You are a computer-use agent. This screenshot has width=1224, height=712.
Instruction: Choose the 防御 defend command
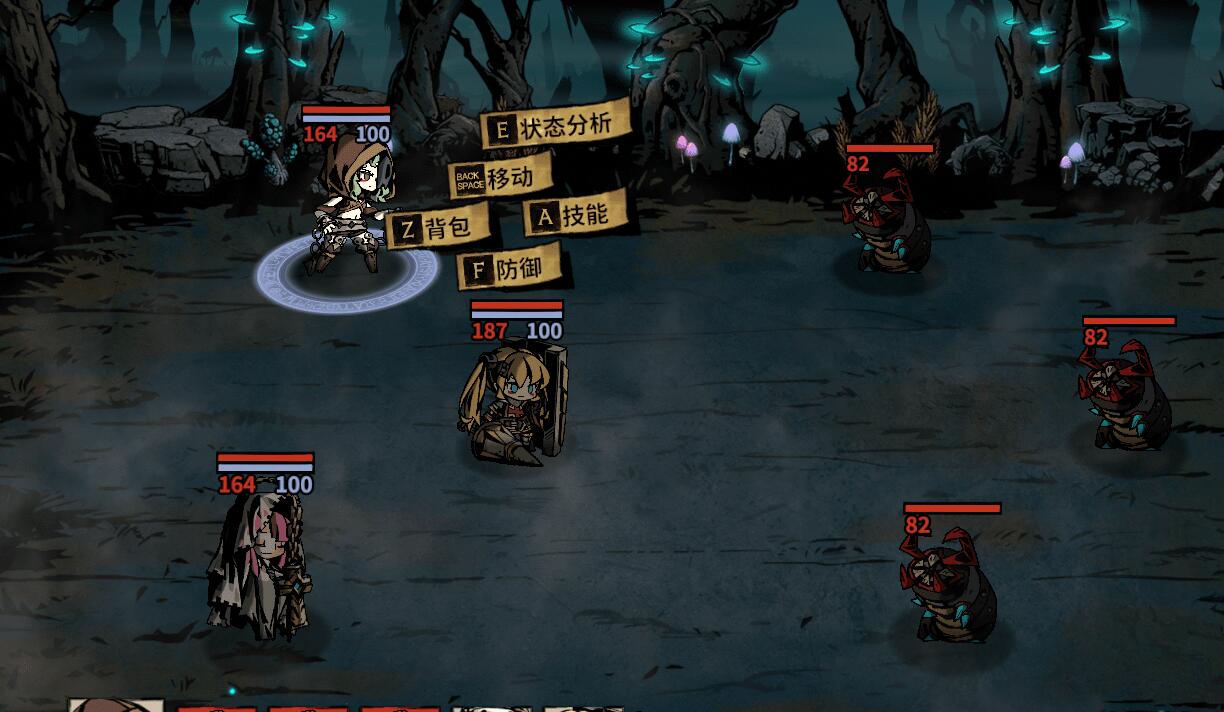[x=509, y=269]
